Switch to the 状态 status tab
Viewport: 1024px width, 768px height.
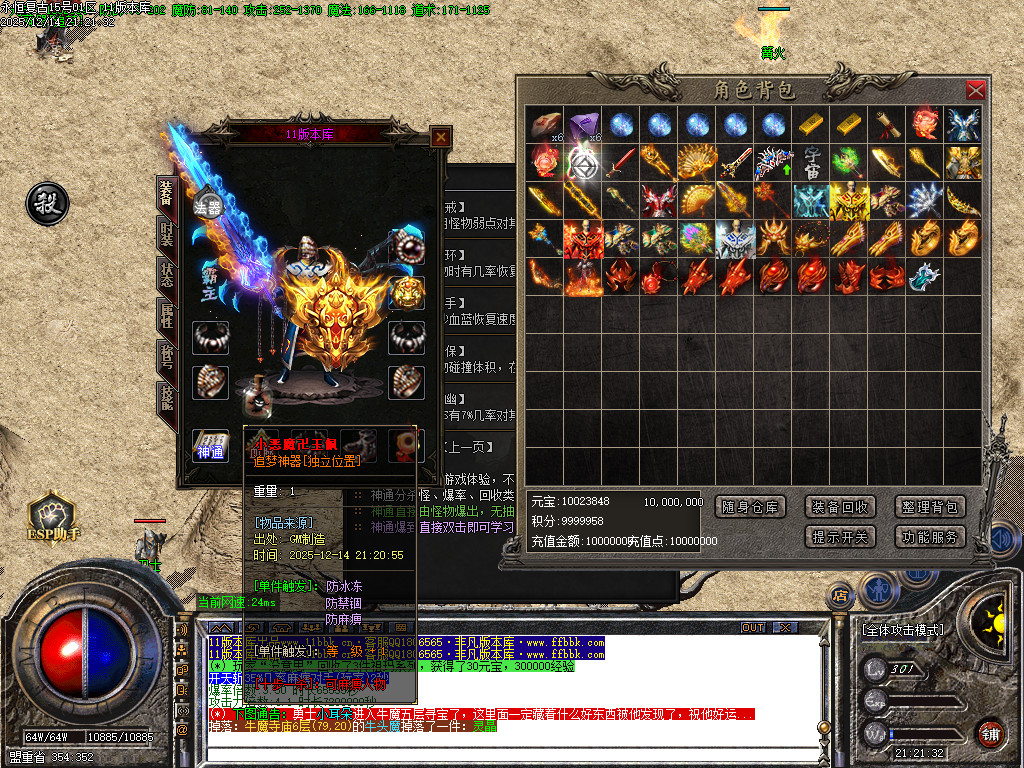166,277
